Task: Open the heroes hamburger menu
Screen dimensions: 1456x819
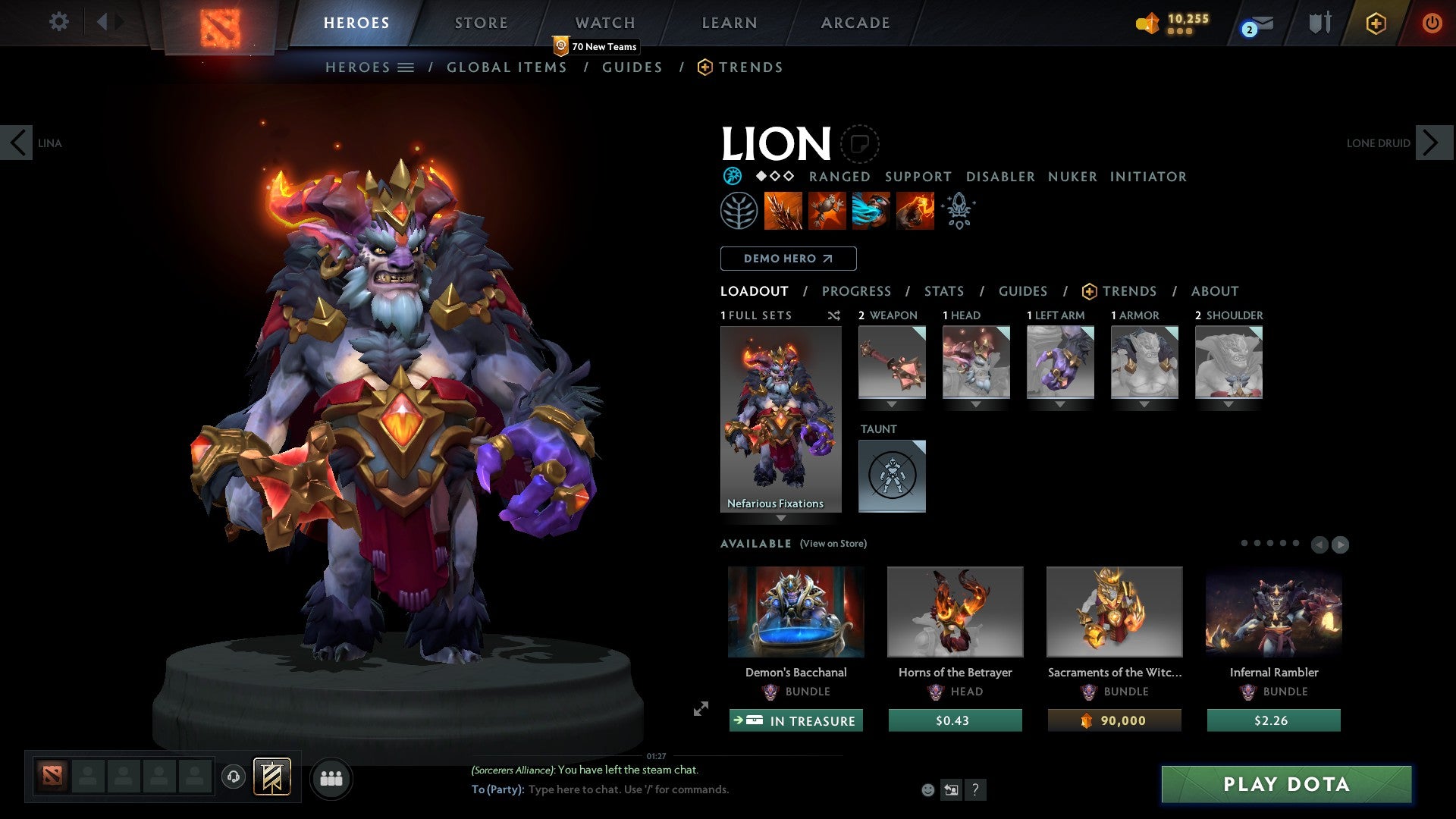Action: 405,67
